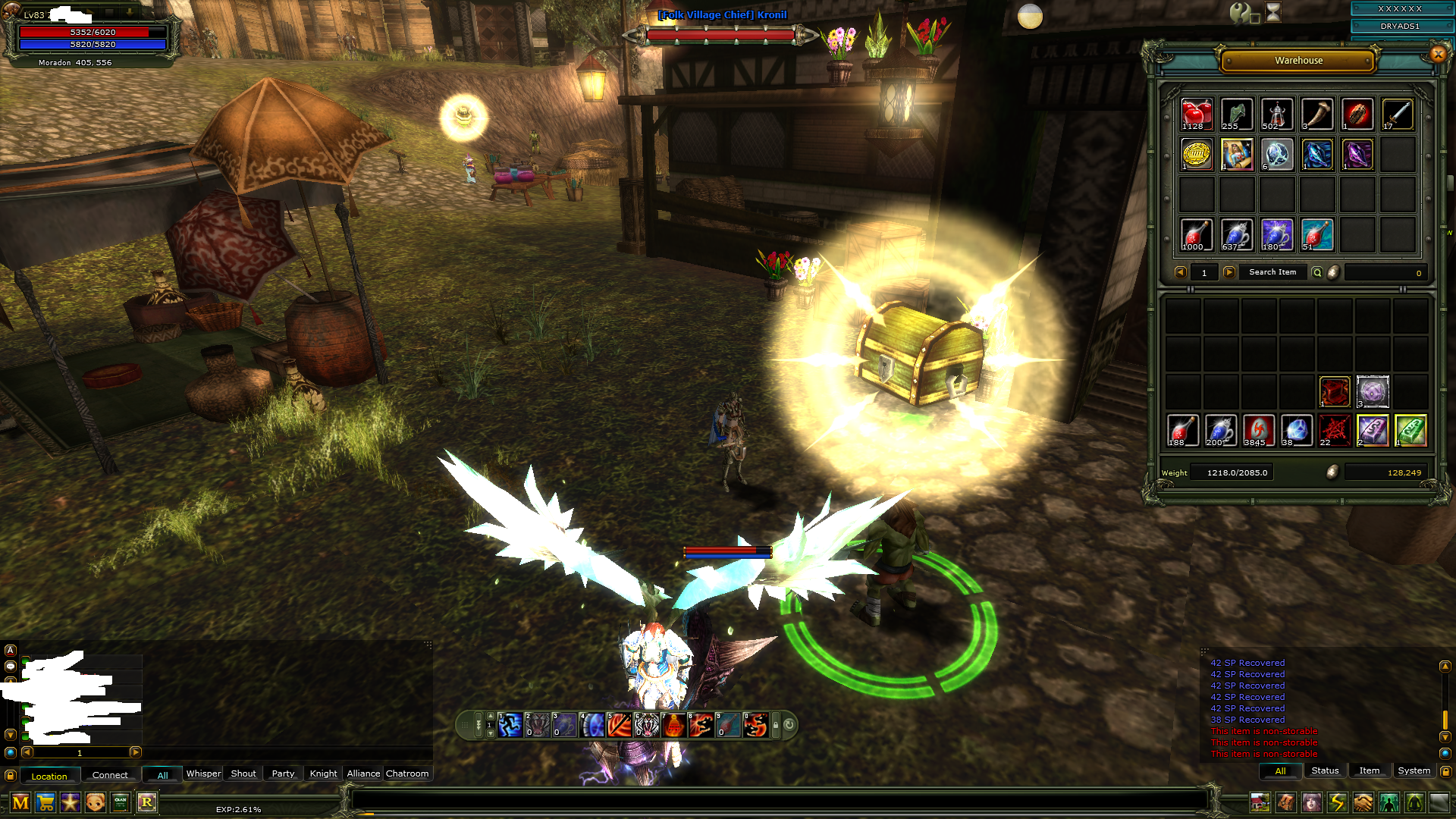Click the Search Item field
The width and height of the screenshot is (1456, 819).
1272,272
